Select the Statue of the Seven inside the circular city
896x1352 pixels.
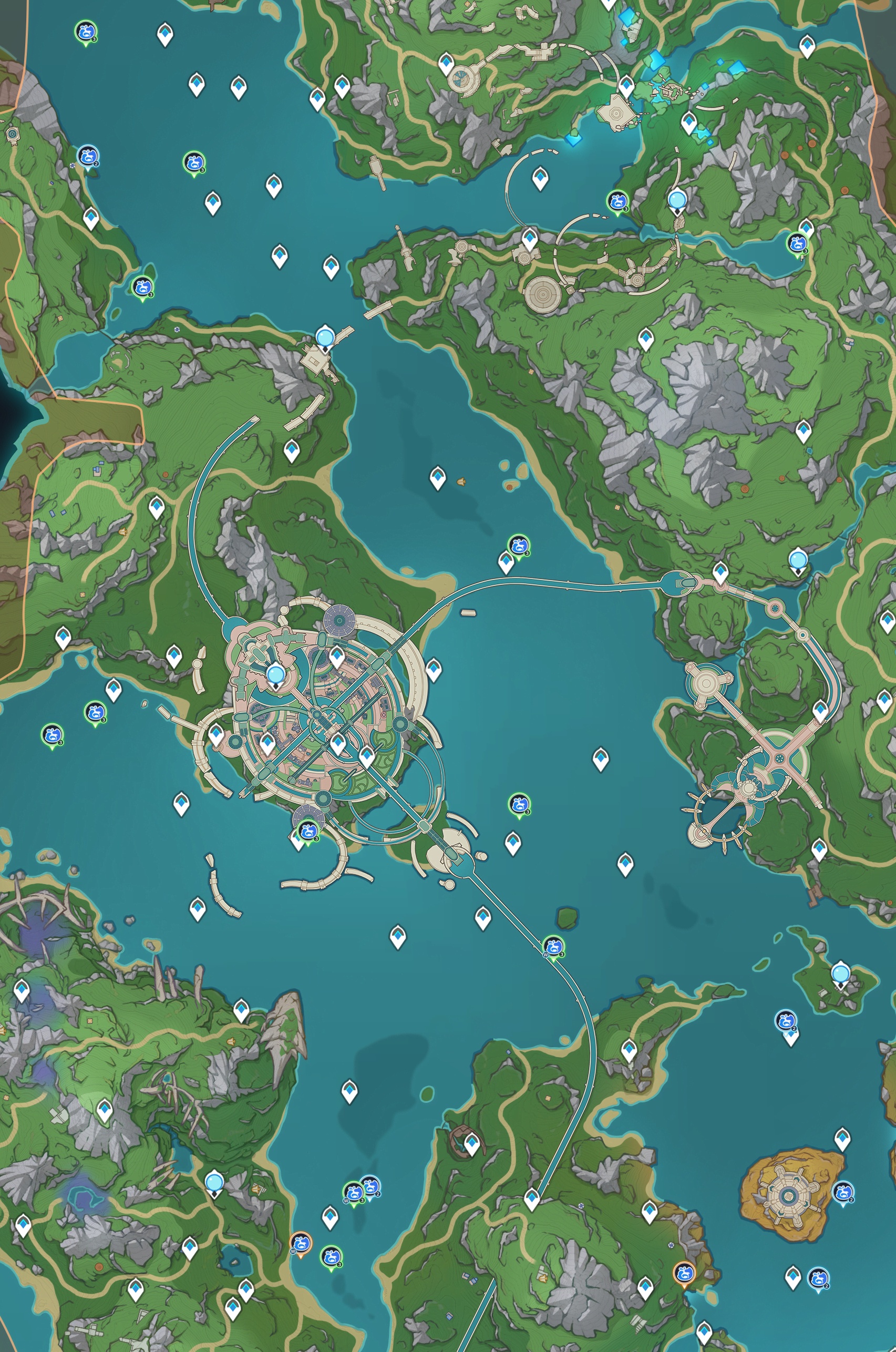tap(275, 675)
